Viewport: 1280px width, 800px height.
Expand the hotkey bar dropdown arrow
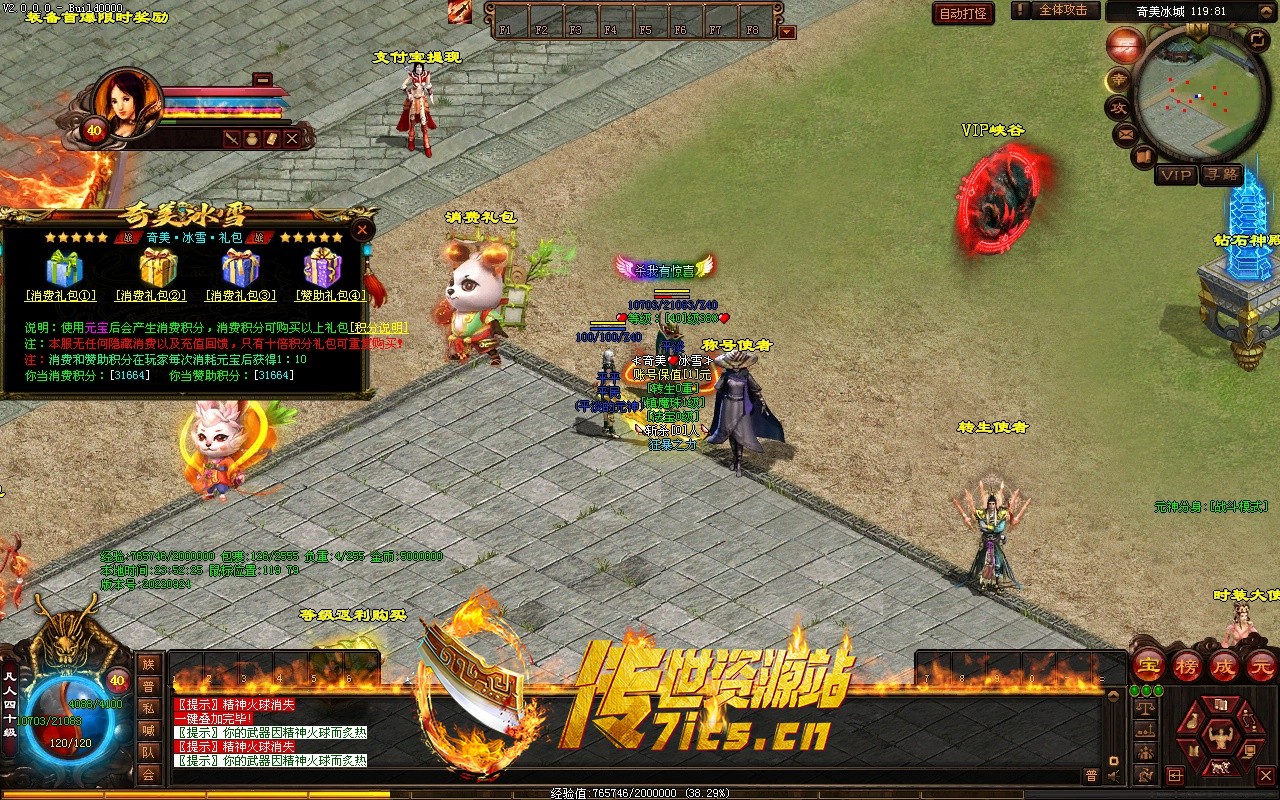[x=787, y=32]
